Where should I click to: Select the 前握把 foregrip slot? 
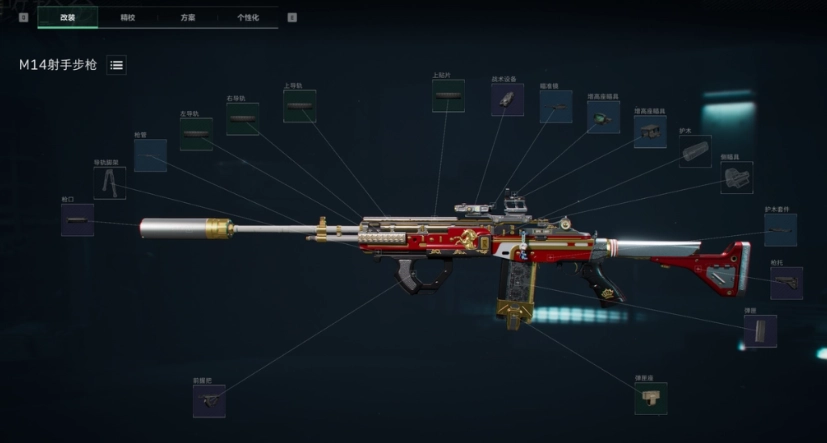coord(208,400)
